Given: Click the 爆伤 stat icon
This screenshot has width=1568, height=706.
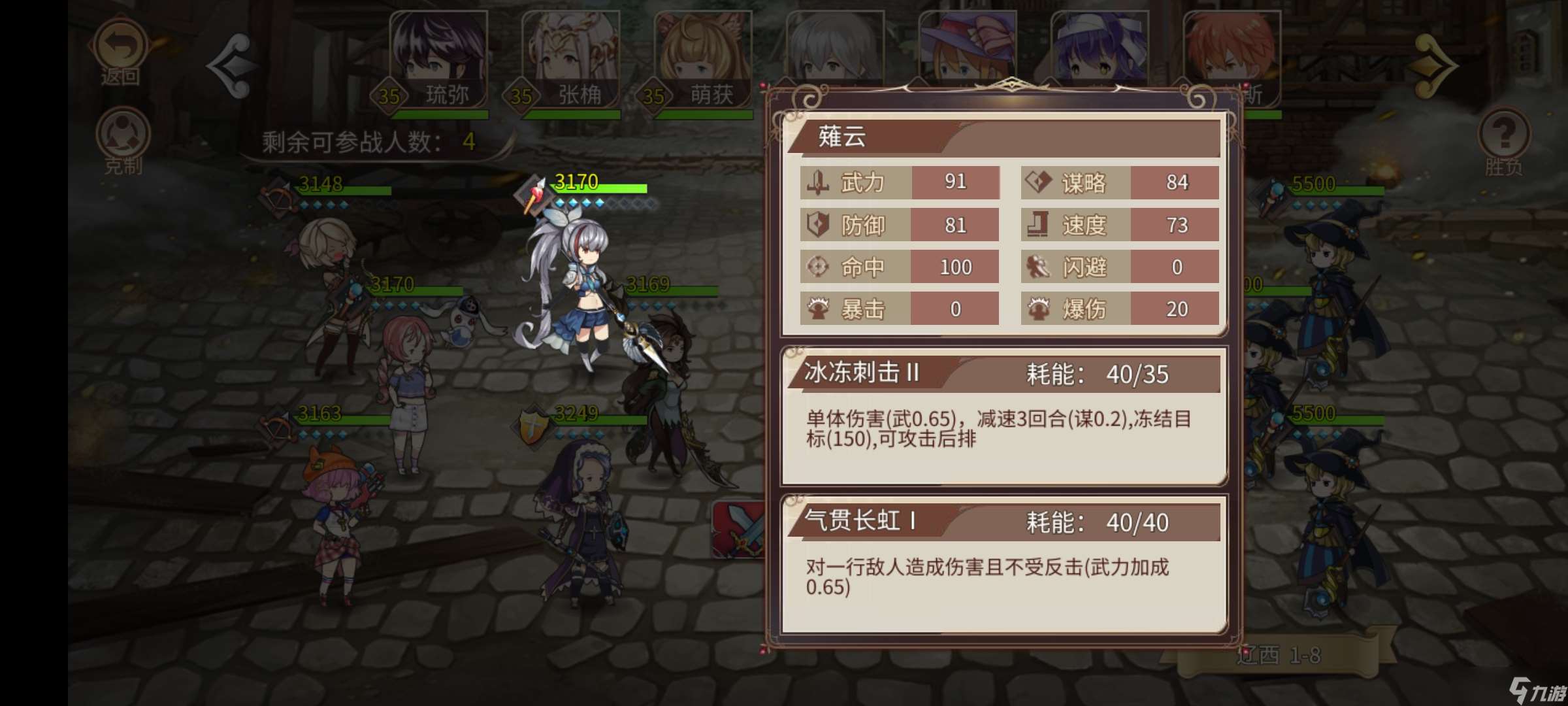Looking at the screenshot, I should click(1038, 309).
